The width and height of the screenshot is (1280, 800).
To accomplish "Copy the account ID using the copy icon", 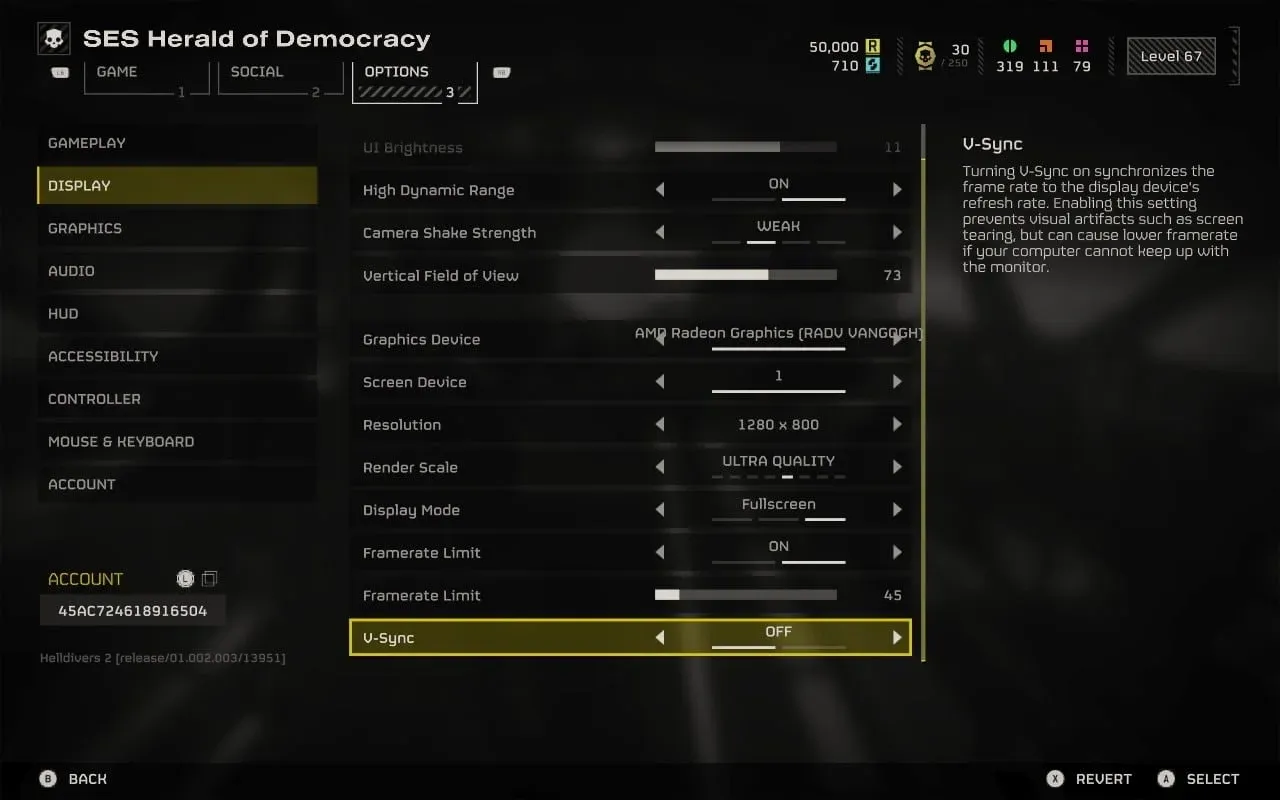I will pos(209,579).
